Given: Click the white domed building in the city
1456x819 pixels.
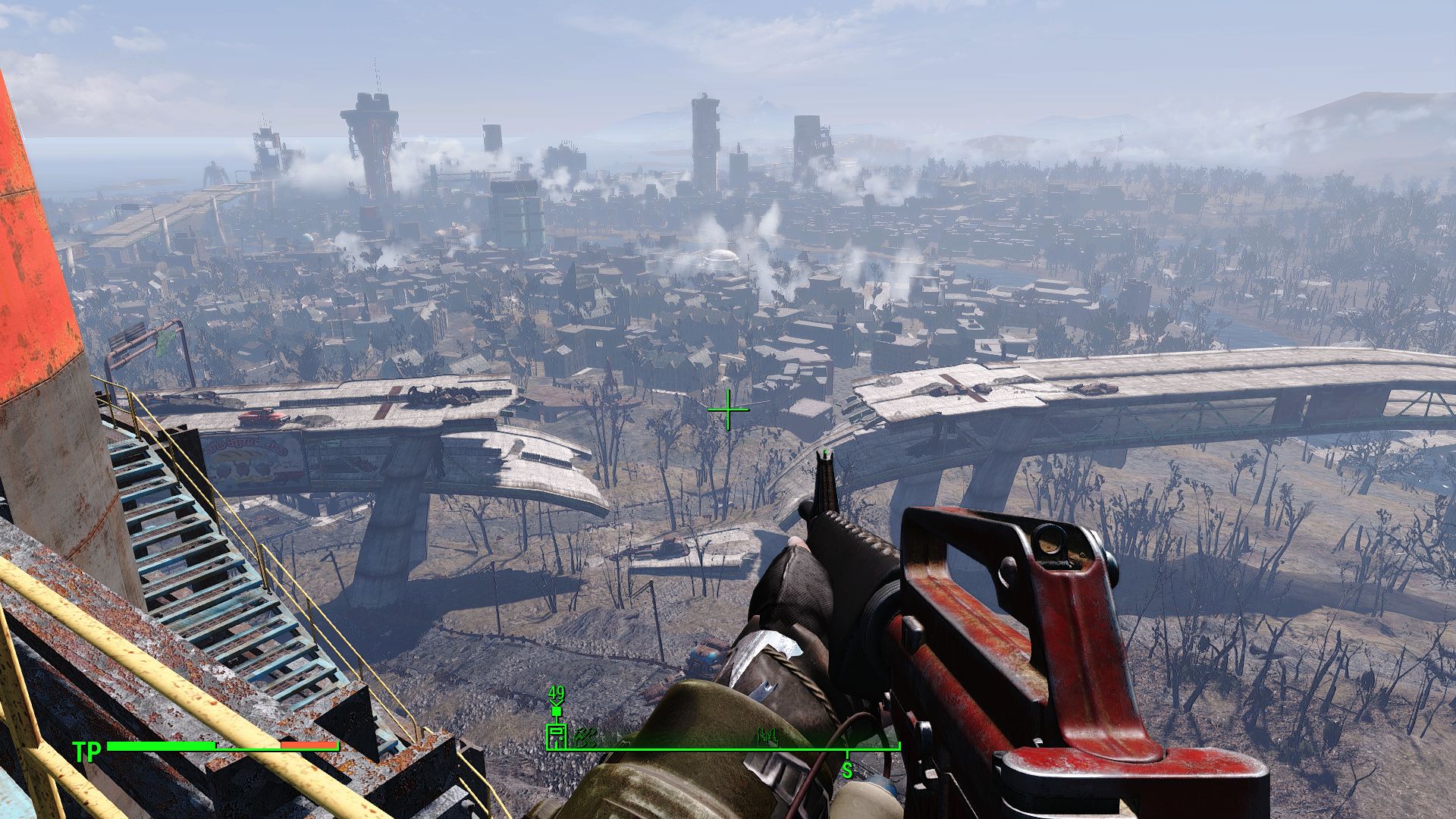Looking at the screenshot, I should [722, 254].
